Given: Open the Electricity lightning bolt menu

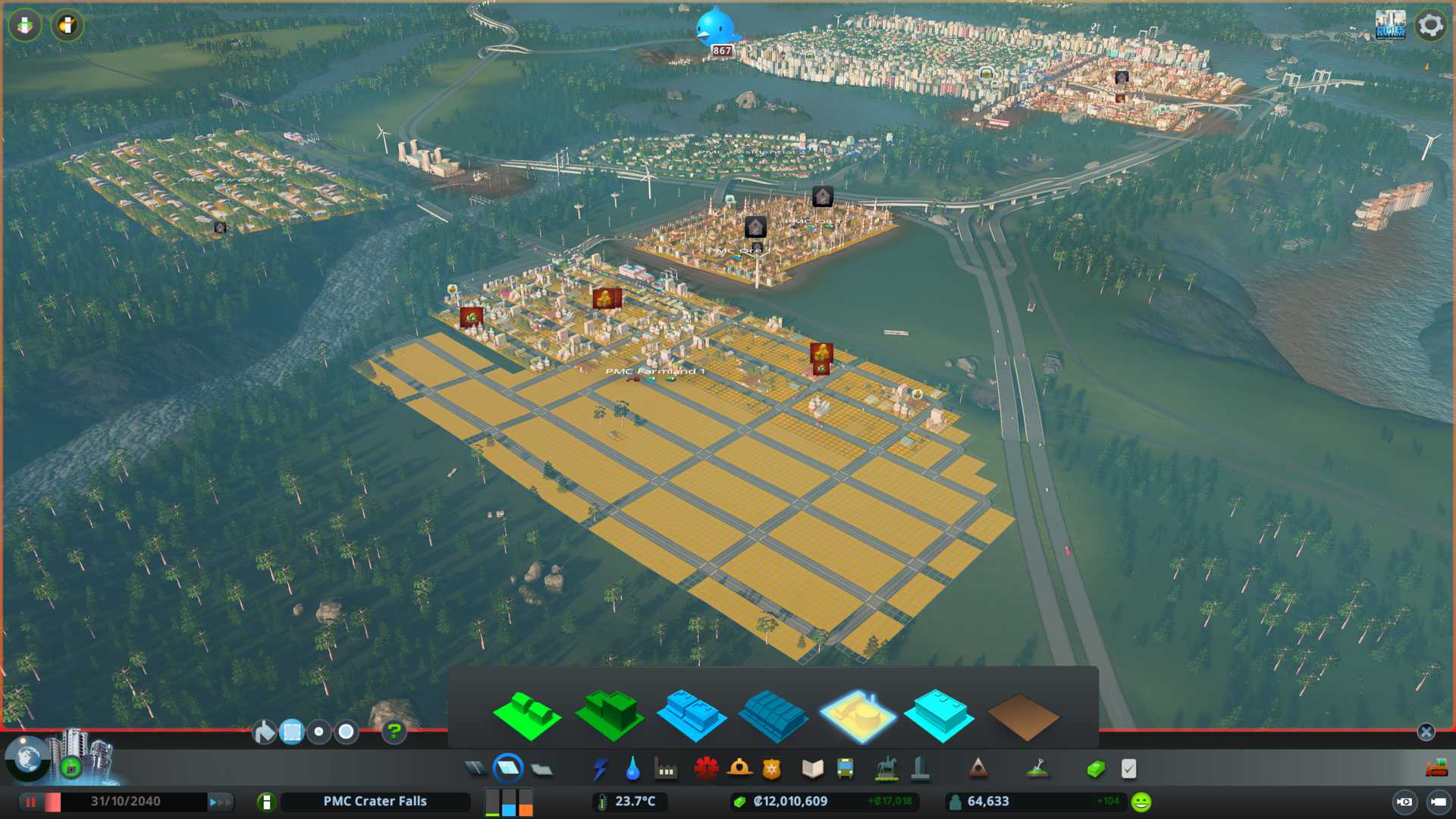Looking at the screenshot, I should (600, 769).
